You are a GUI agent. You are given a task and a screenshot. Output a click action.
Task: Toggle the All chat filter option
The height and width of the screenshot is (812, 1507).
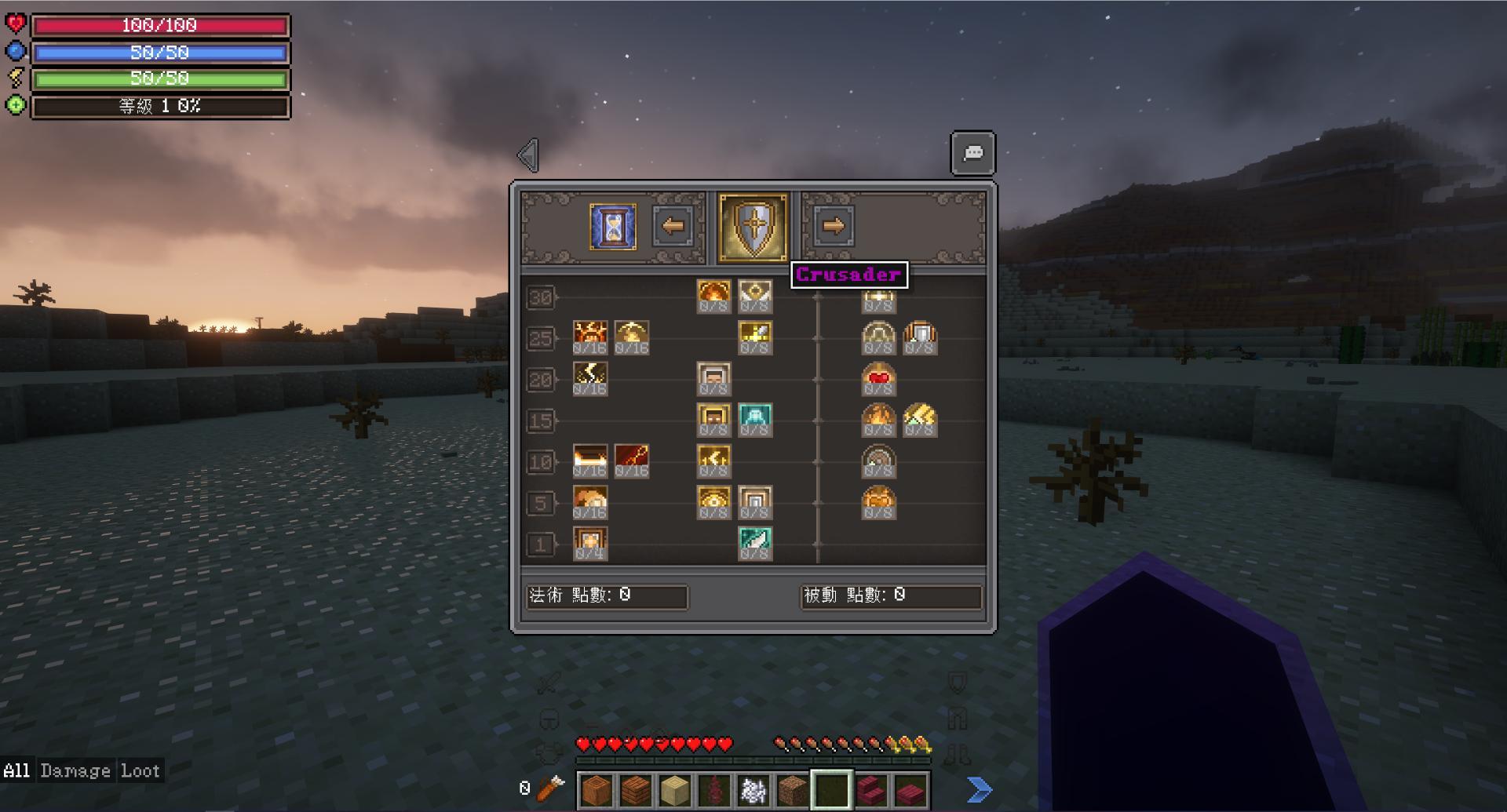click(17, 770)
